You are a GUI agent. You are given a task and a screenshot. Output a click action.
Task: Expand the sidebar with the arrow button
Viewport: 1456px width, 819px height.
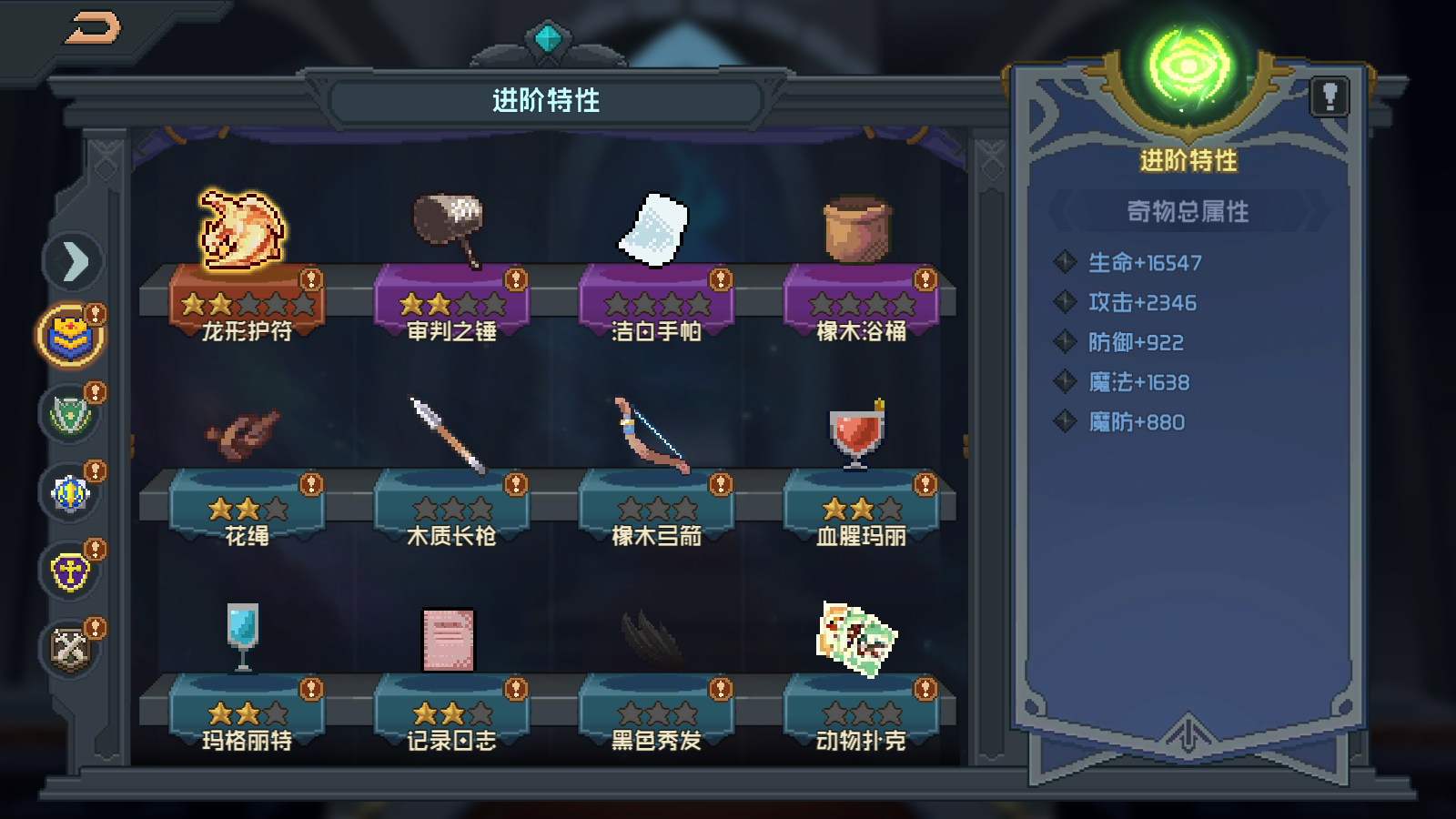[x=74, y=262]
